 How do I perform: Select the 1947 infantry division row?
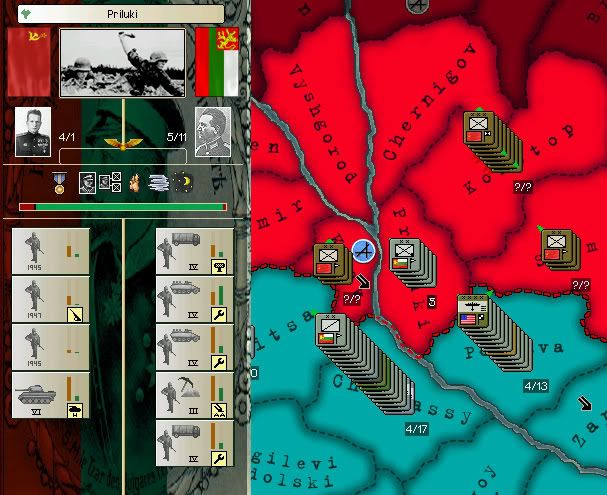point(50,299)
